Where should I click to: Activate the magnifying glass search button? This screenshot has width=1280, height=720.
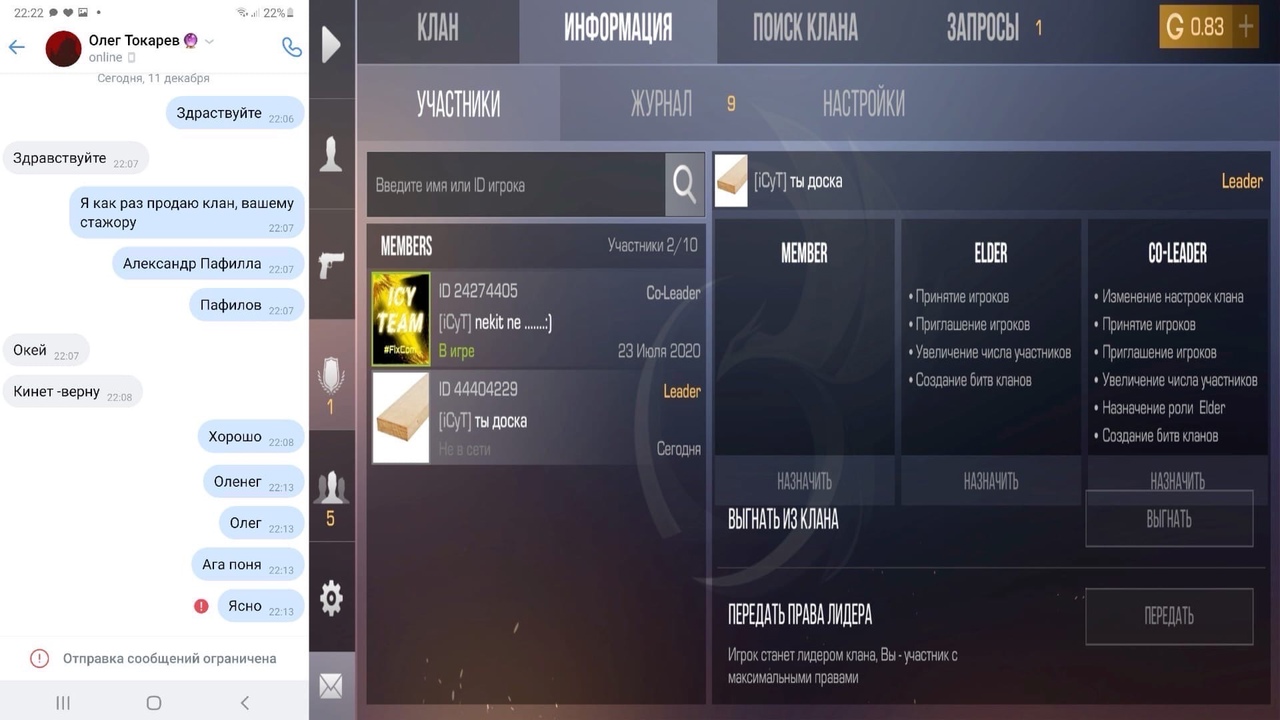[685, 184]
